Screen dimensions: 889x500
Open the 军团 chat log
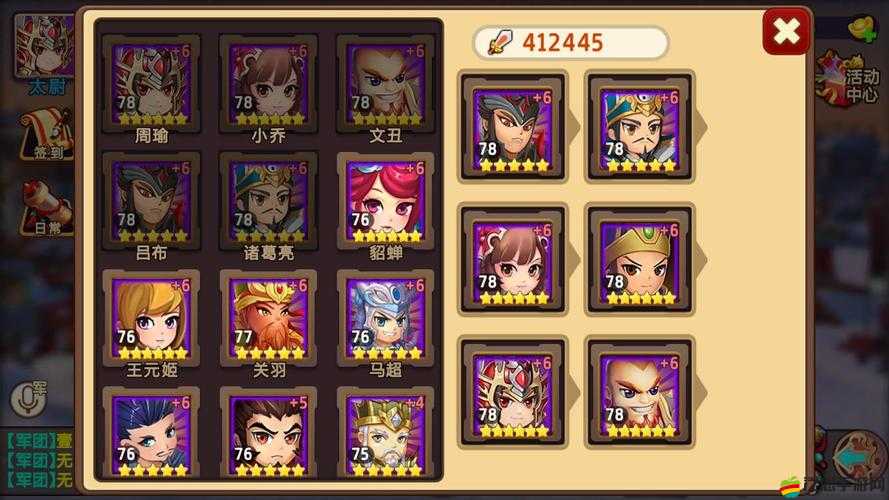(x=40, y=460)
